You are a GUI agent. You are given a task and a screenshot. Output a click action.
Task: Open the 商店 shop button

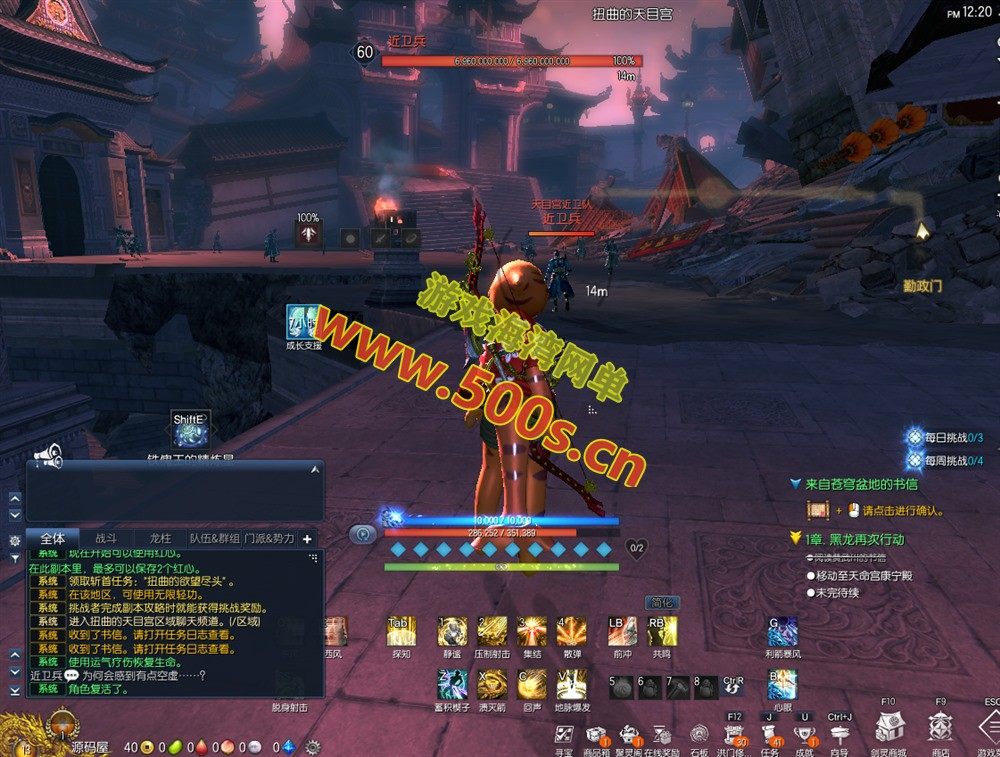point(940,728)
